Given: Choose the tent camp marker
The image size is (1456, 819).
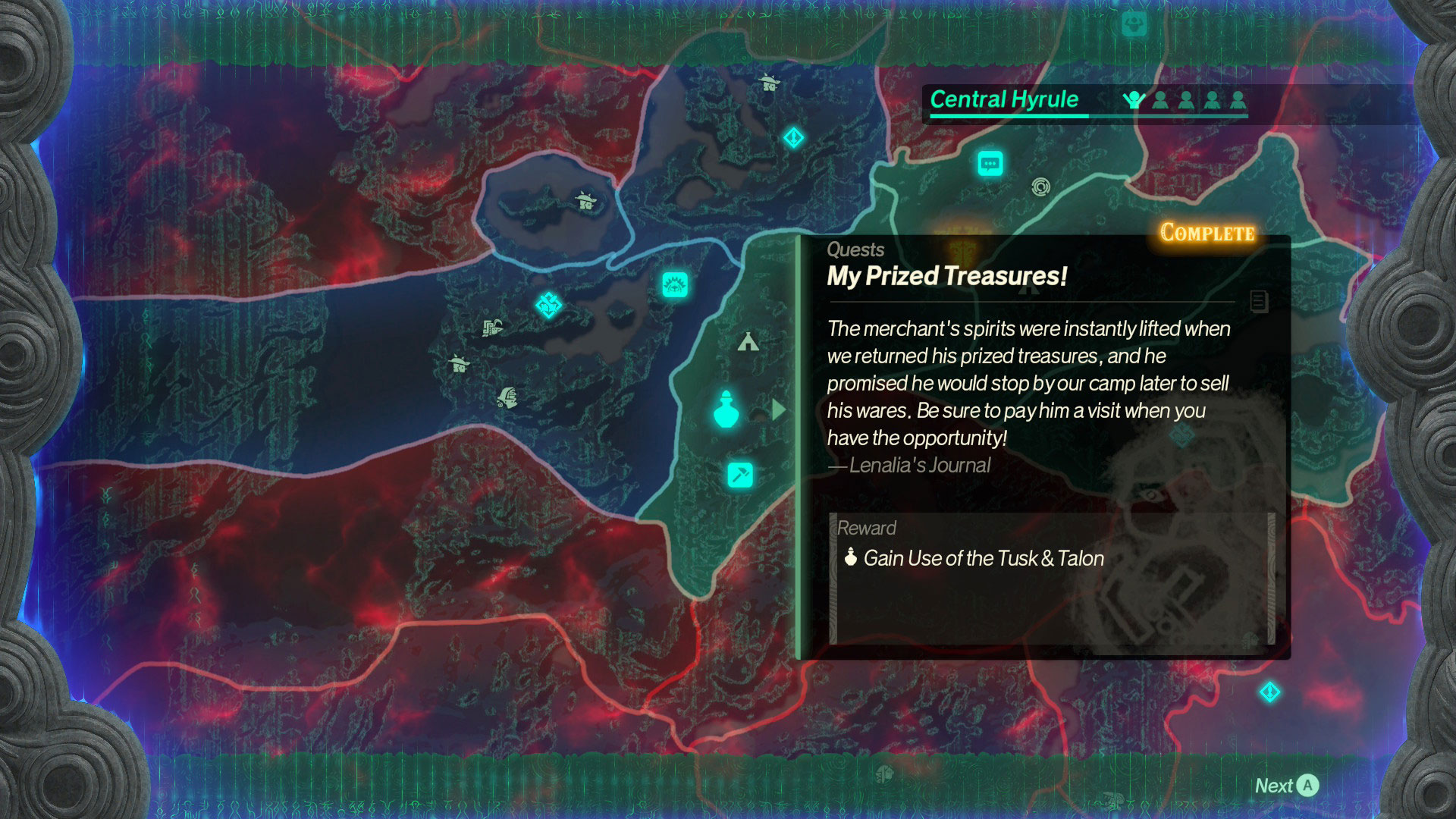Looking at the screenshot, I should click(748, 342).
